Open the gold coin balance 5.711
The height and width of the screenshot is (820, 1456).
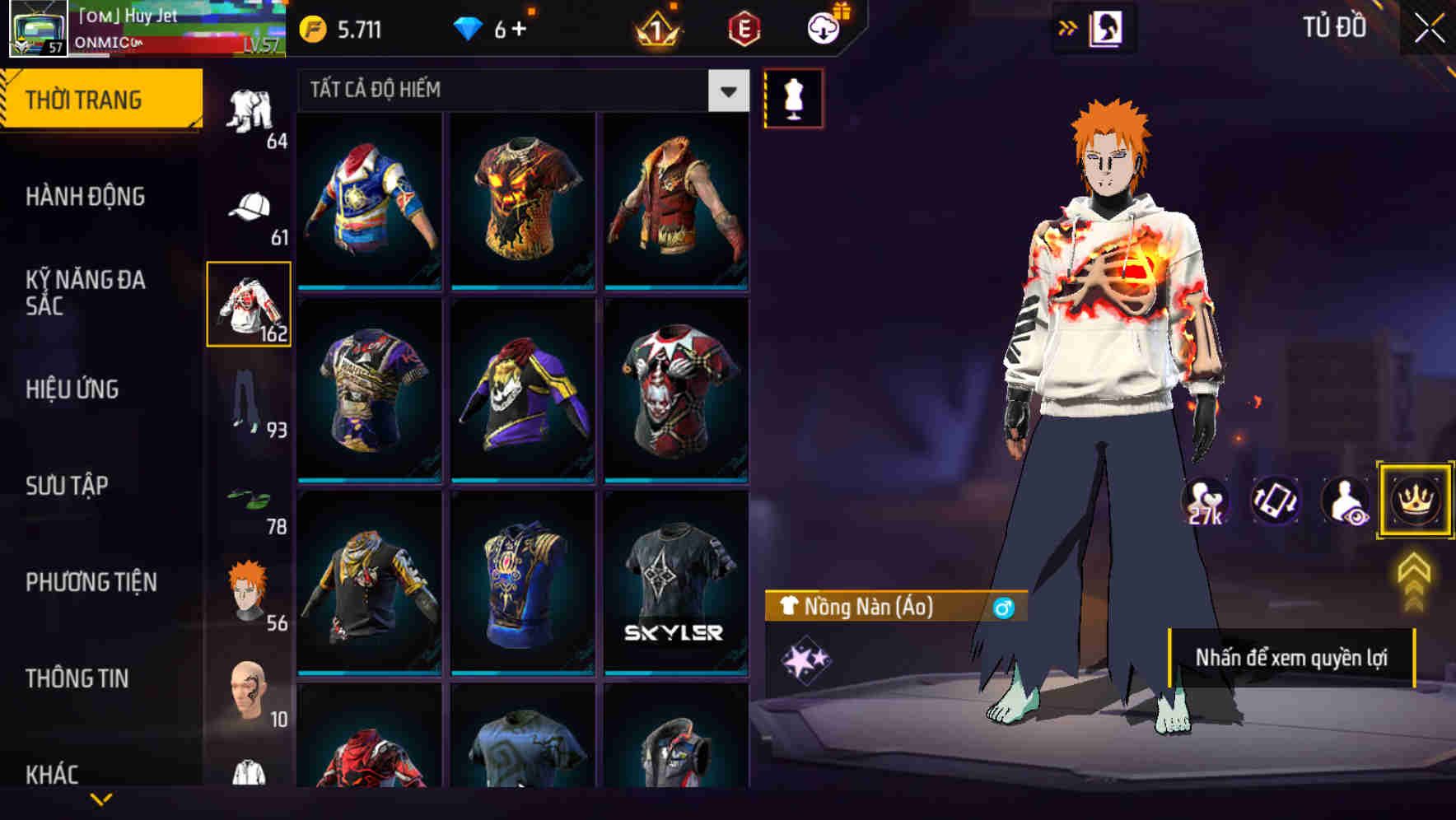coord(346,27)
